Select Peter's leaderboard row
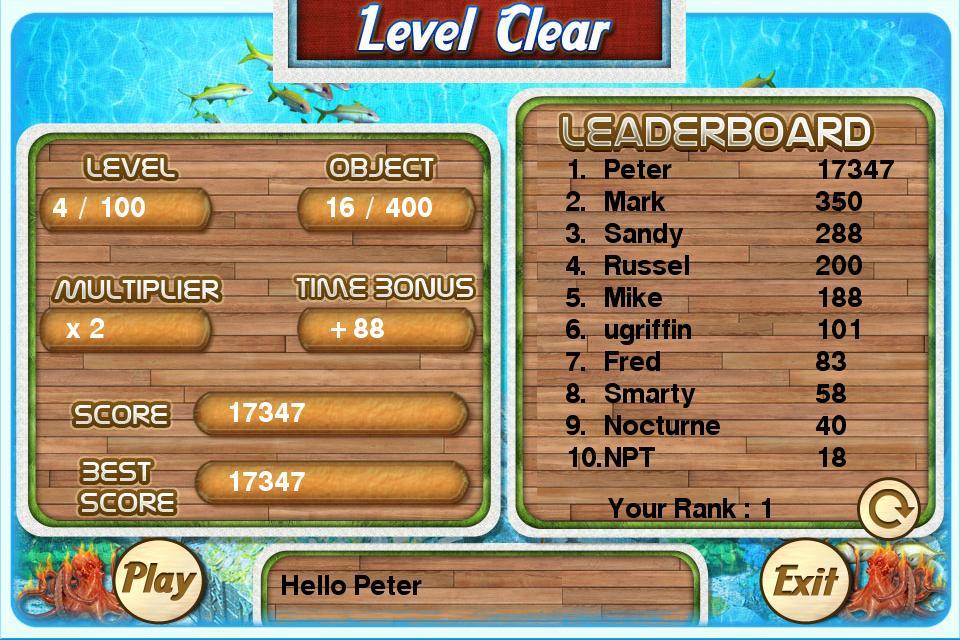This screenshot has height=640, width=960. coord(727,170)
